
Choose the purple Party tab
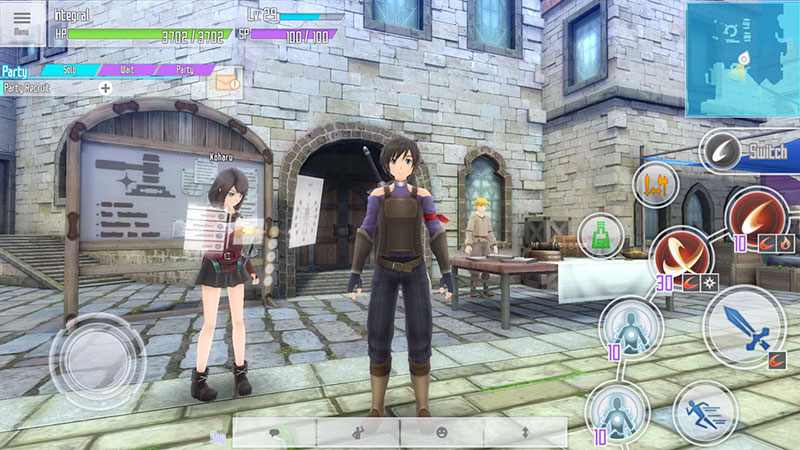coord(184,70)
